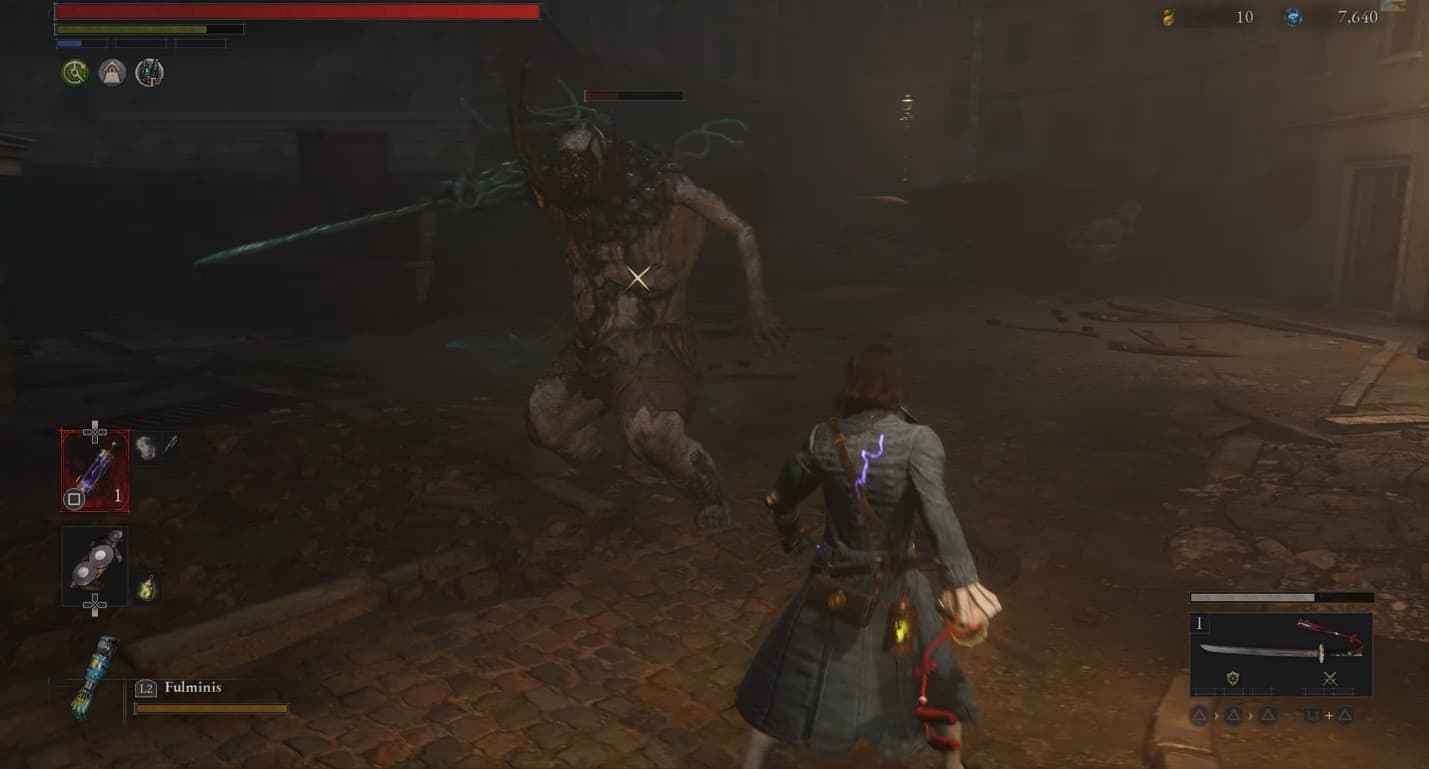The width and height of the screenshot is (1429, 769).
Task: Choose the grey stone item beside the upper belt
Action: 146,447
